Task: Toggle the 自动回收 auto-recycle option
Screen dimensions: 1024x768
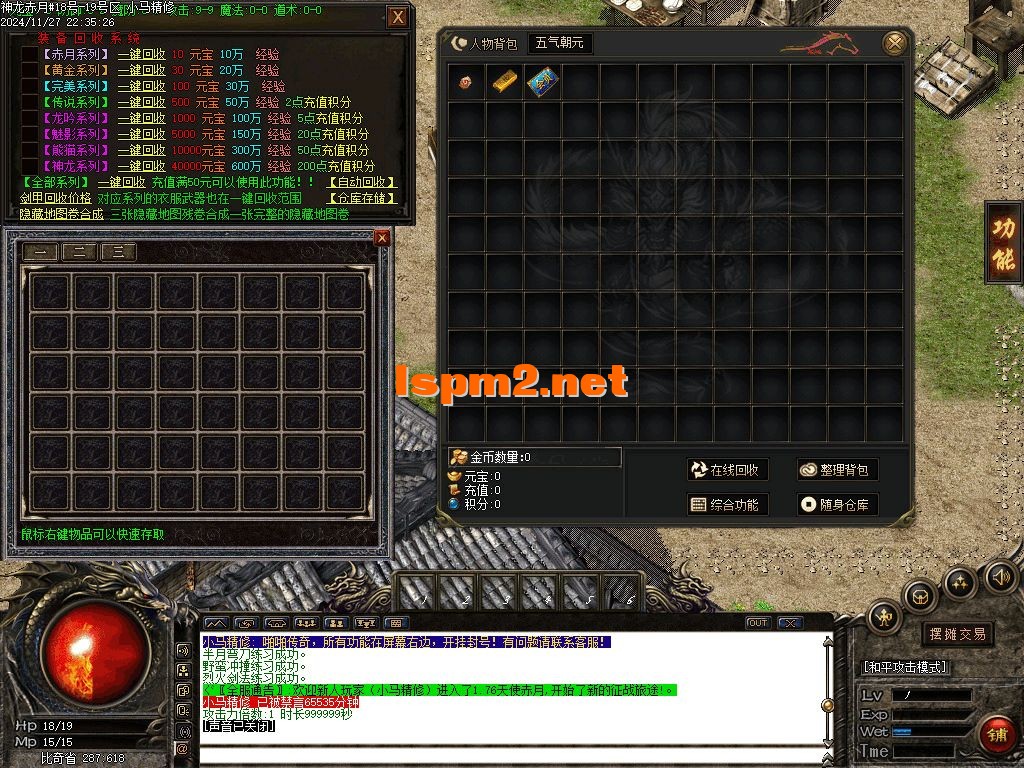Action: 362,183
